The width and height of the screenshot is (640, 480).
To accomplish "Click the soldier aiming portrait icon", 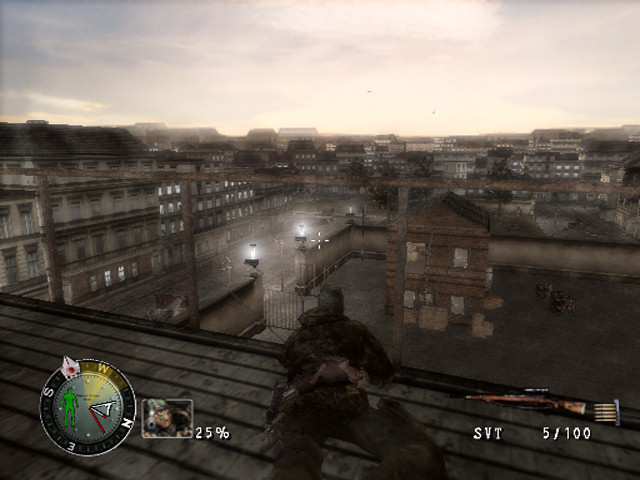I will click(x=167, y=417).
